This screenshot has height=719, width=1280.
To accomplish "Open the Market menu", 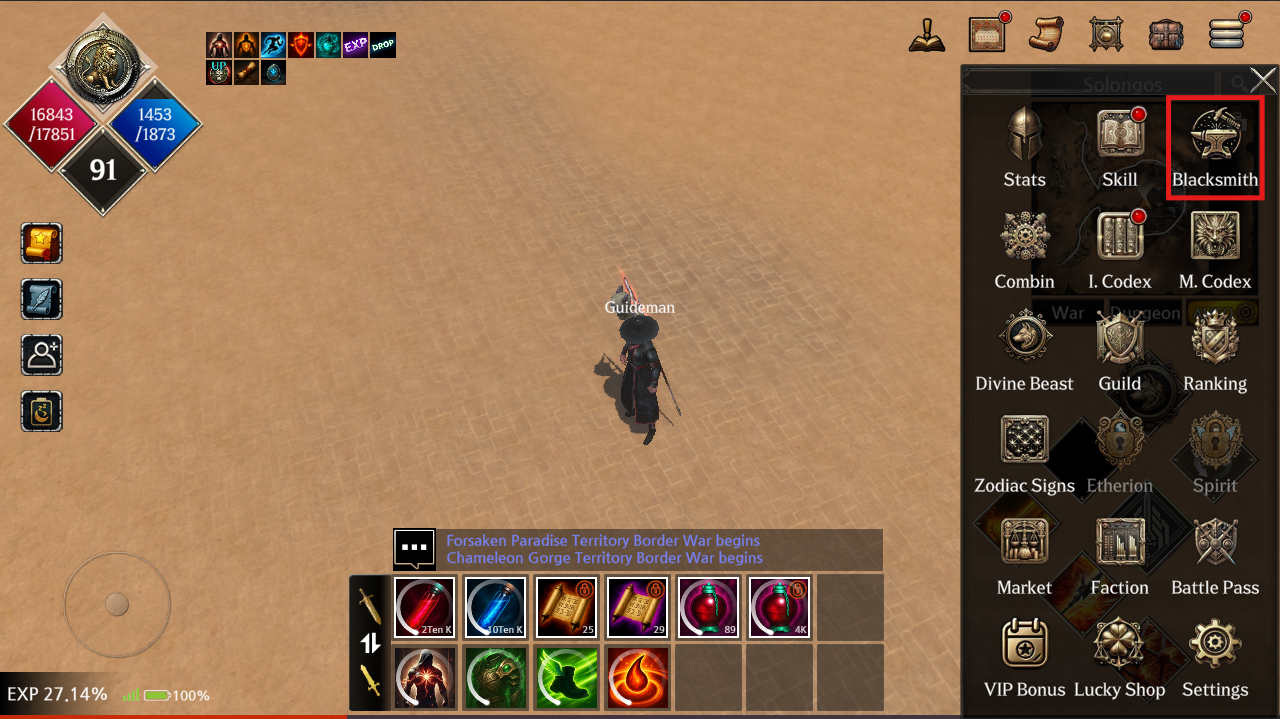I will pos(1024,554).
